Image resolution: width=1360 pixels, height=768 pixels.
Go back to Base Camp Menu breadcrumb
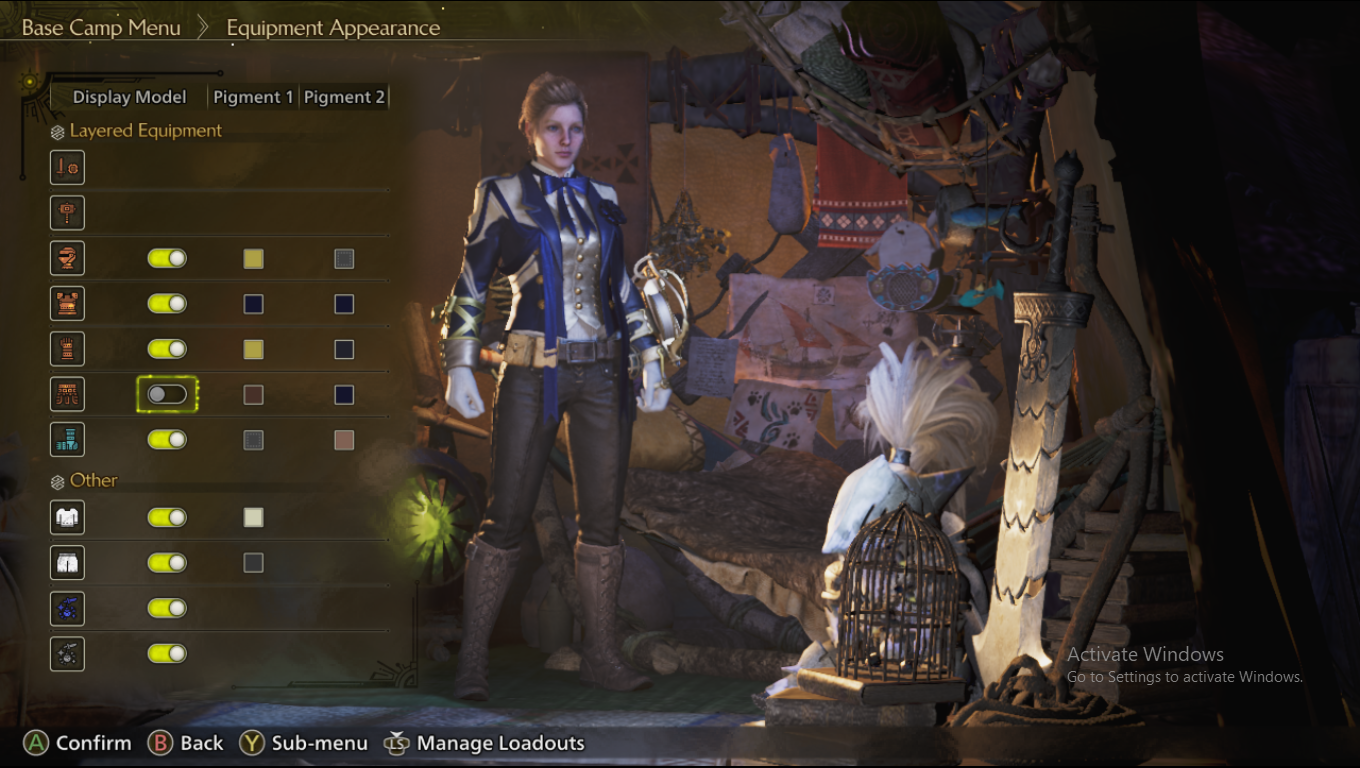coord(101,27)
